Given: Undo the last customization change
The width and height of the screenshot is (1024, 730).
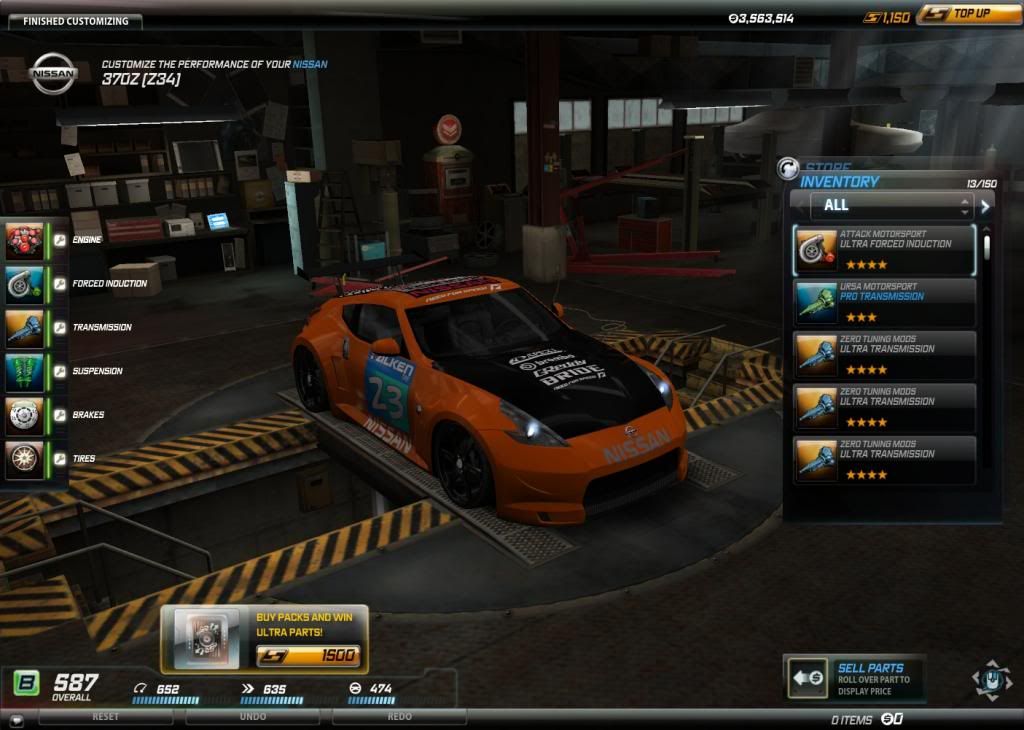Looking at the screenshot, I should 253,717.
